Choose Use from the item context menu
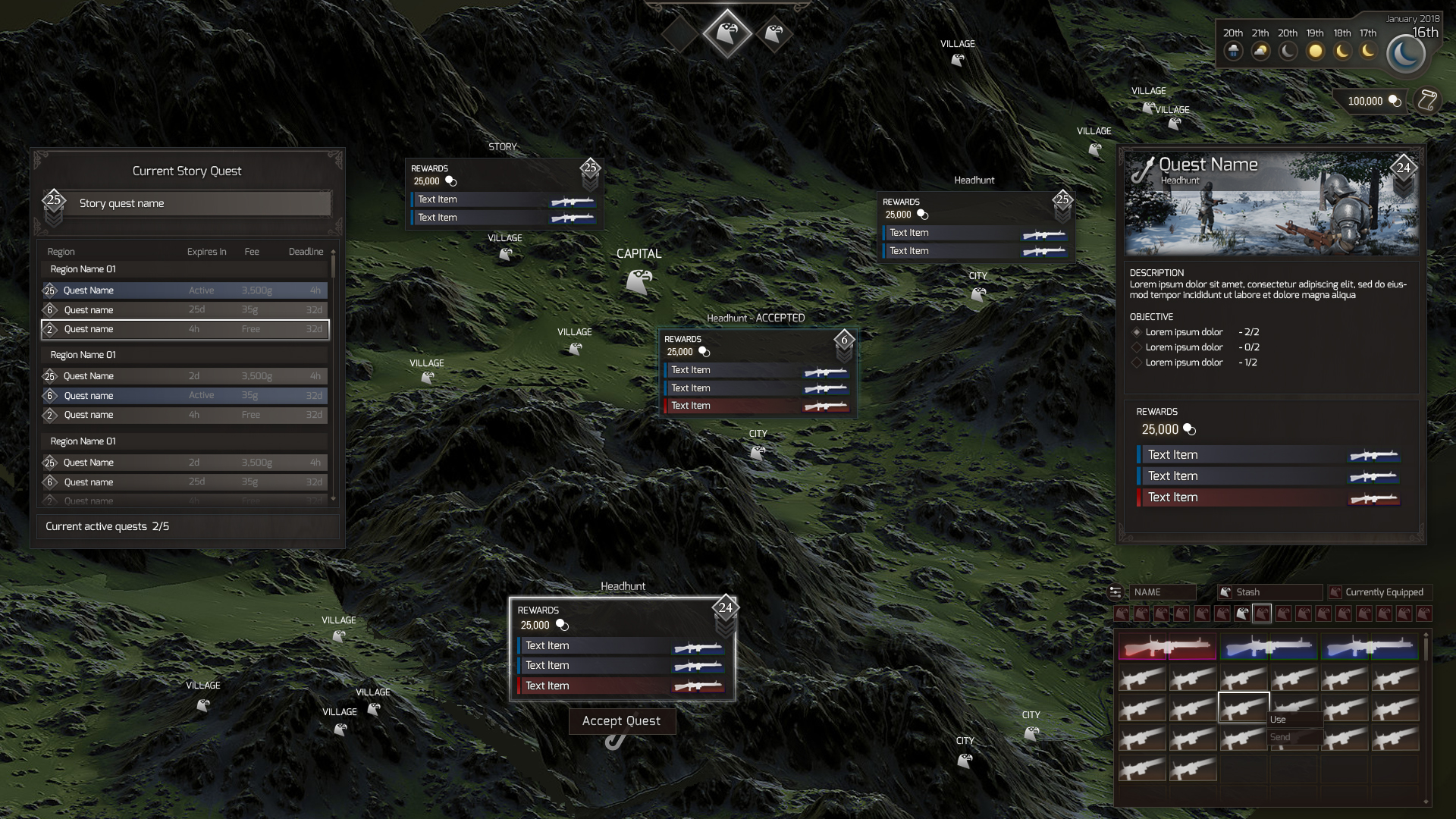The height and width of the screenshot is (819, 1456). (x=1294, y=720)
